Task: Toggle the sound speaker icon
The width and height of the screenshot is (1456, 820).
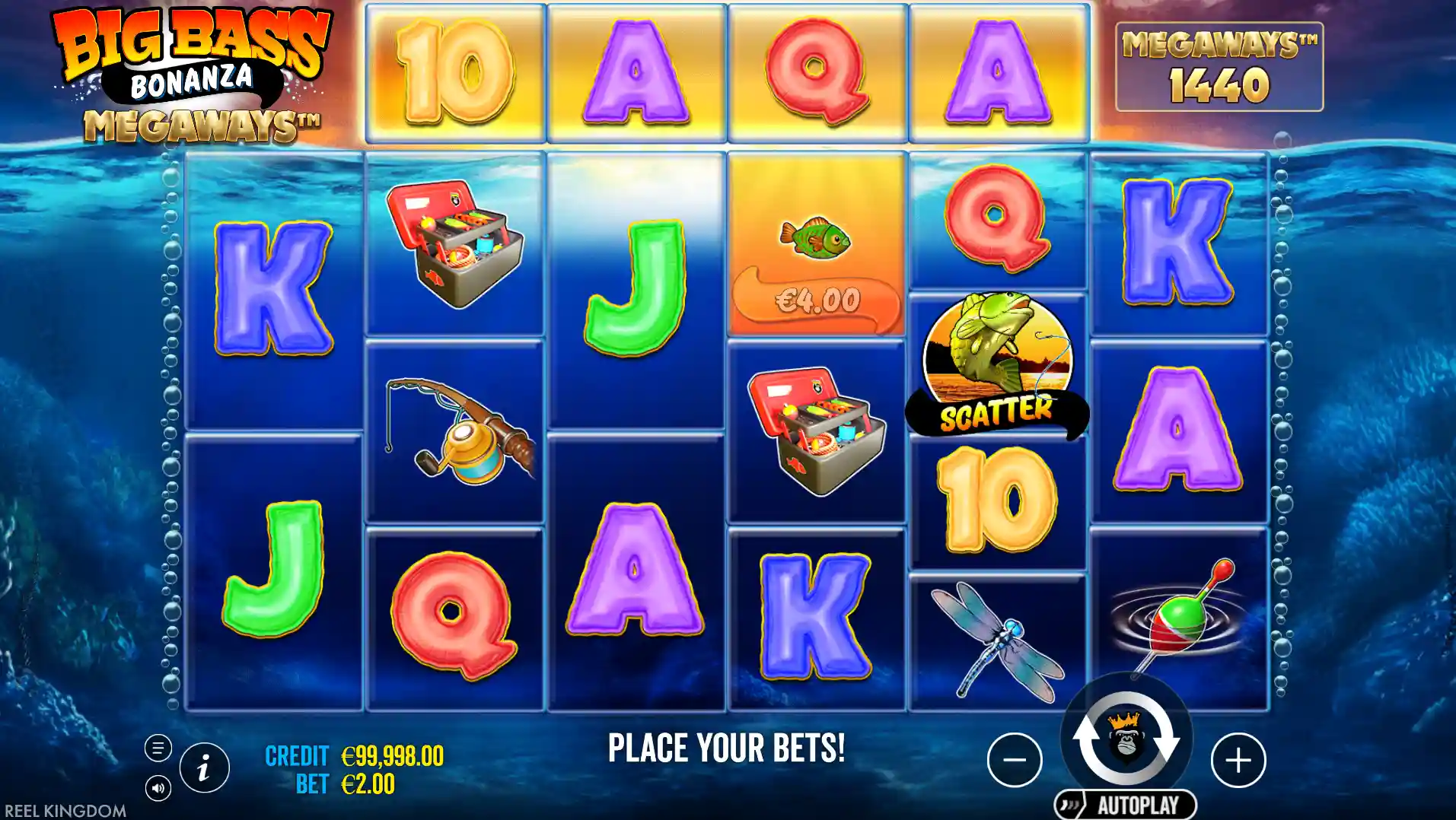Action: pyautogui.click(x=158, y=788)
